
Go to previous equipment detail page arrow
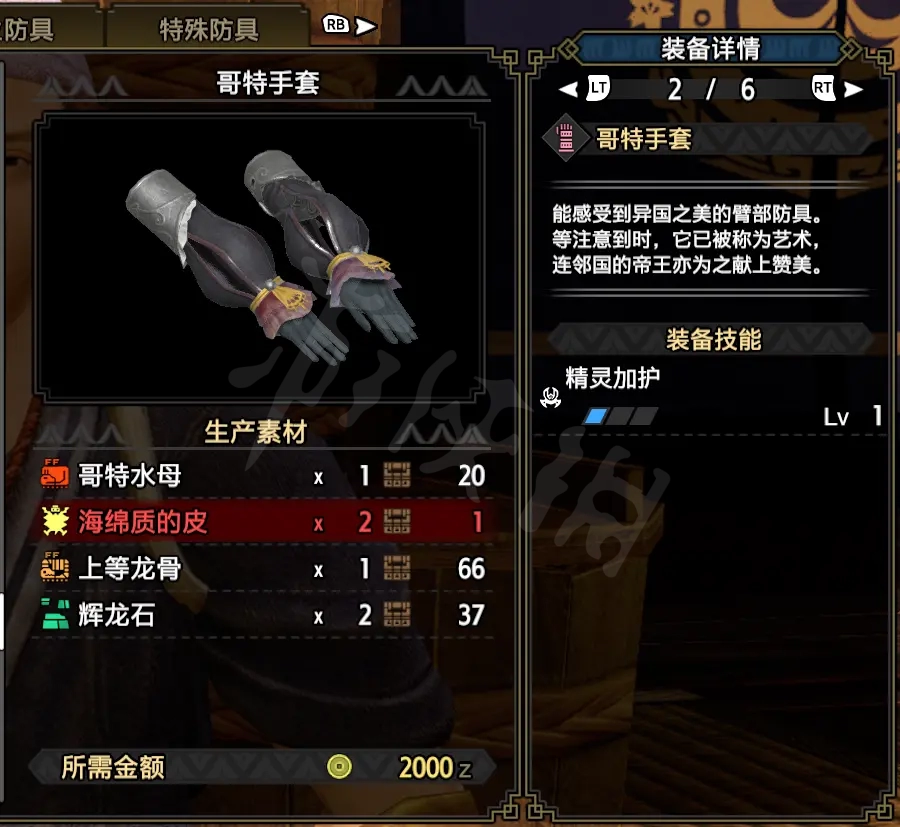pyautogui.click(x=569, y=89)
